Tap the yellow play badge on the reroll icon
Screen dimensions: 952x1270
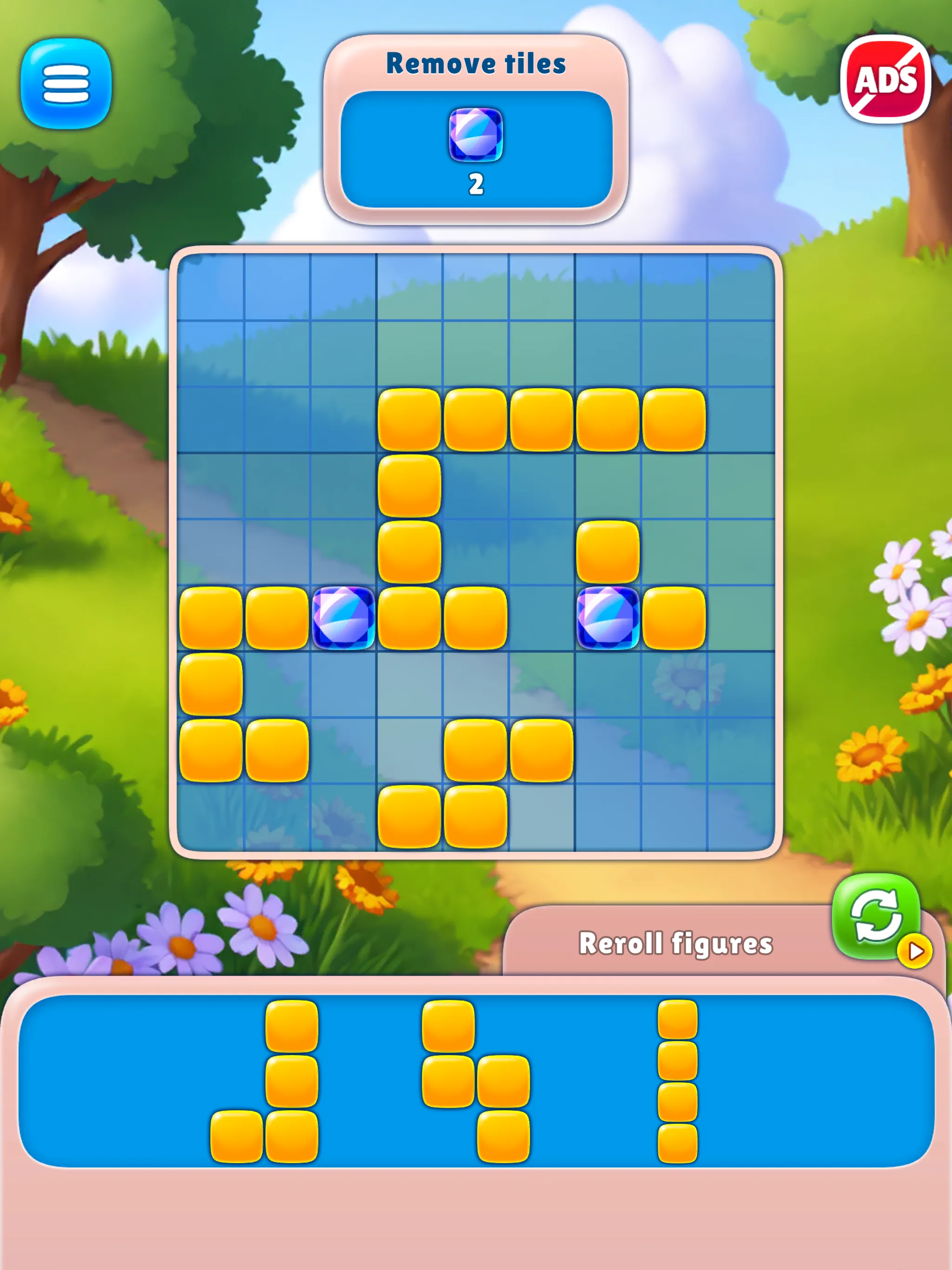point(915,951)
